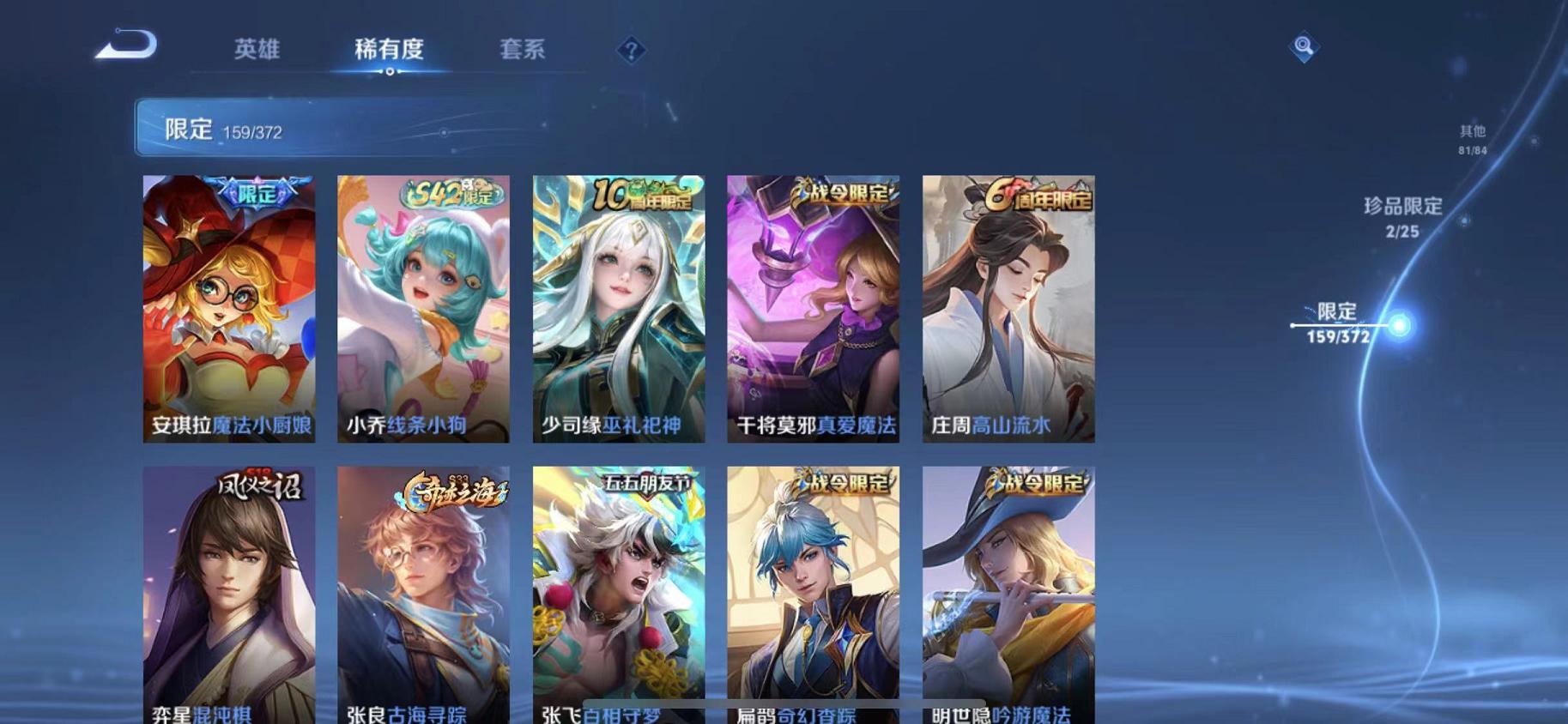1568x724 pixels.
Task: Jump to the 其他 section marker
Action: point(1471,137)
